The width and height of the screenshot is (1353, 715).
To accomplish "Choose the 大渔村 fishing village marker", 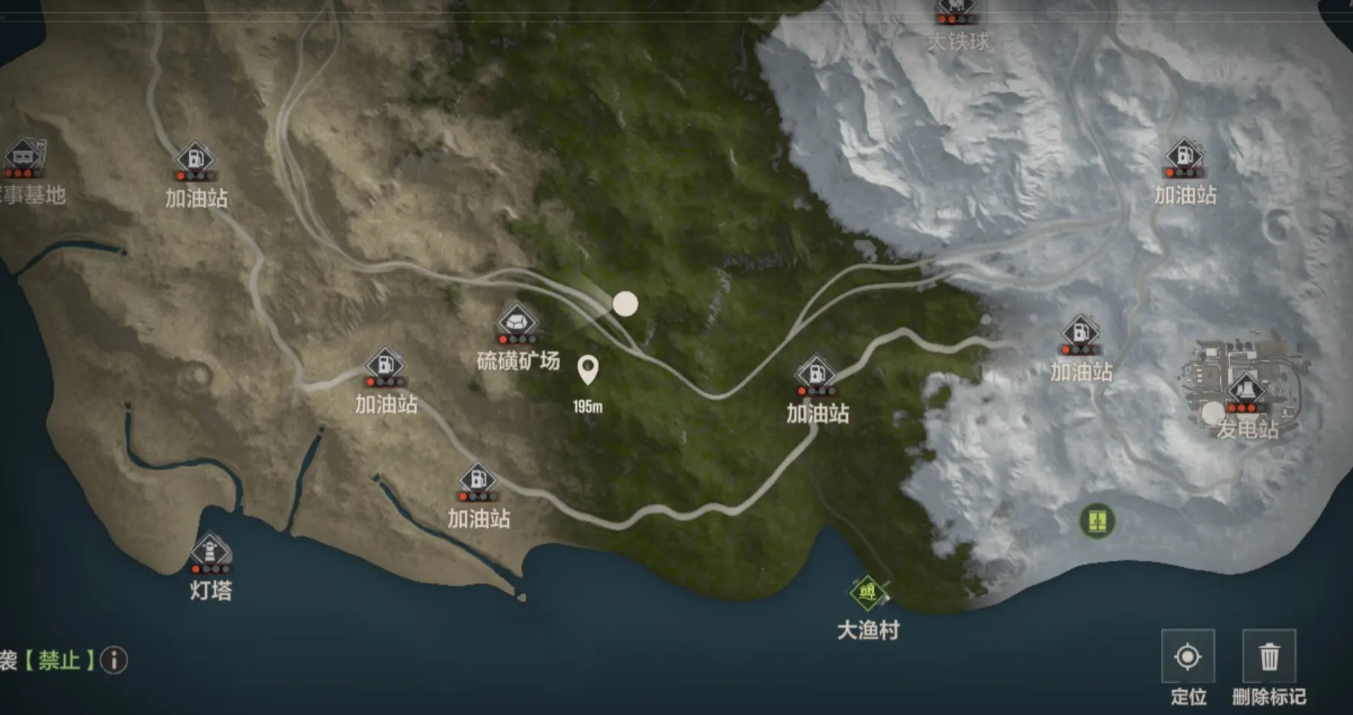I will point(868,594).
